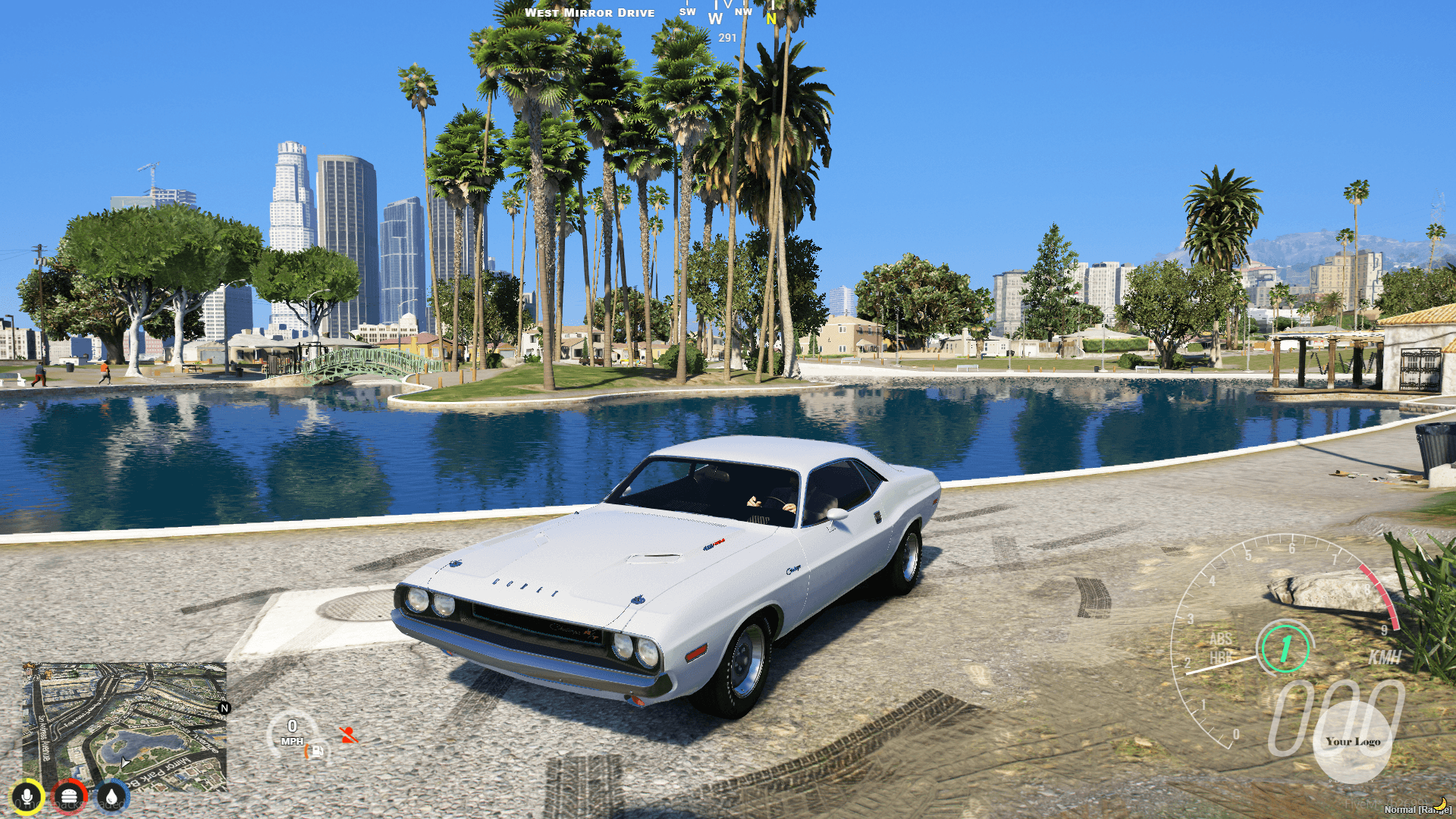Click the fuel pump icon near the speedometer
The width and height of the screenshot is (1456, 819).
pos(317,752)
